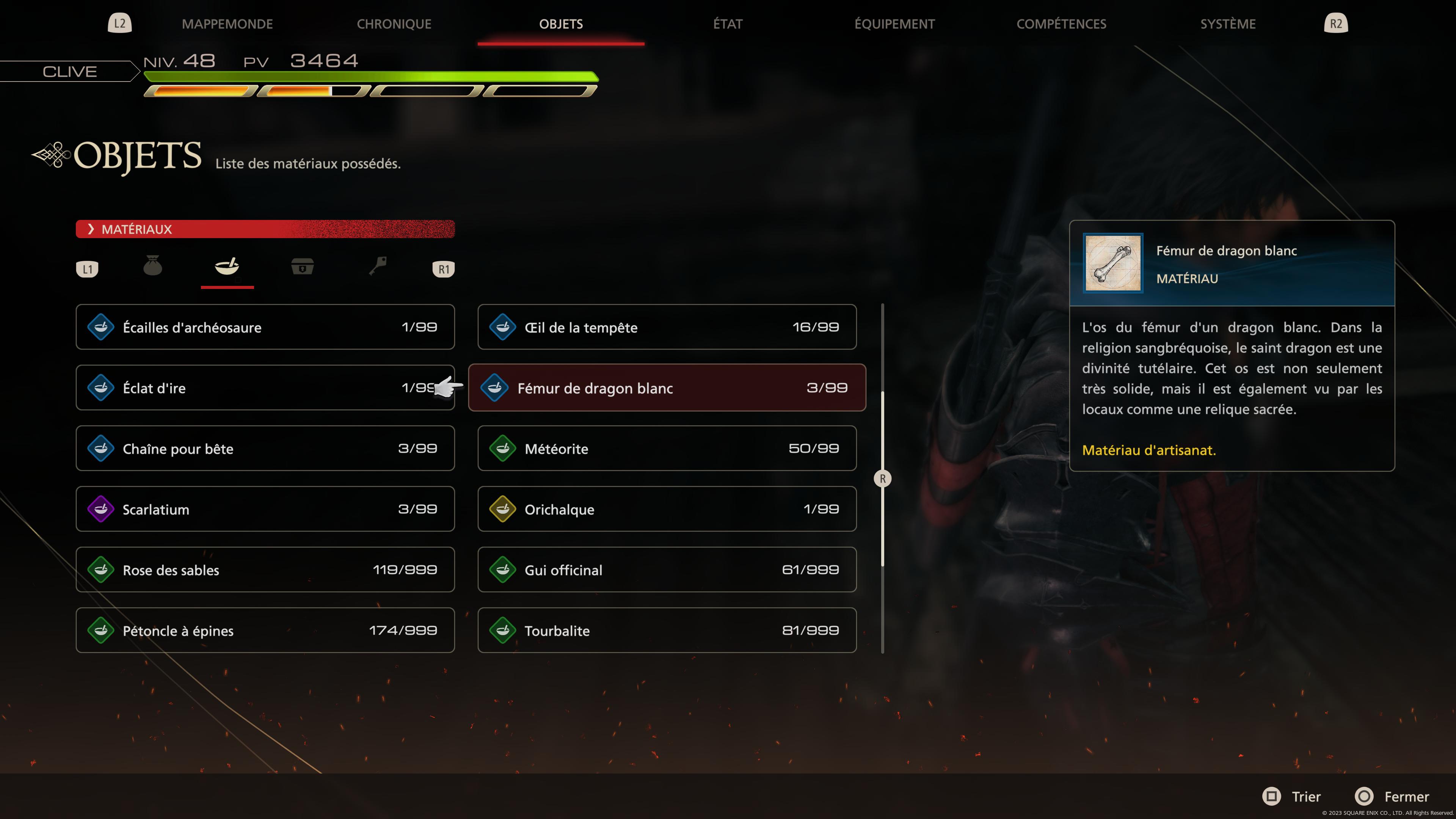Viewport: 1456px width, 819px height.
Task: Go to the État tab
Action: 728,24
